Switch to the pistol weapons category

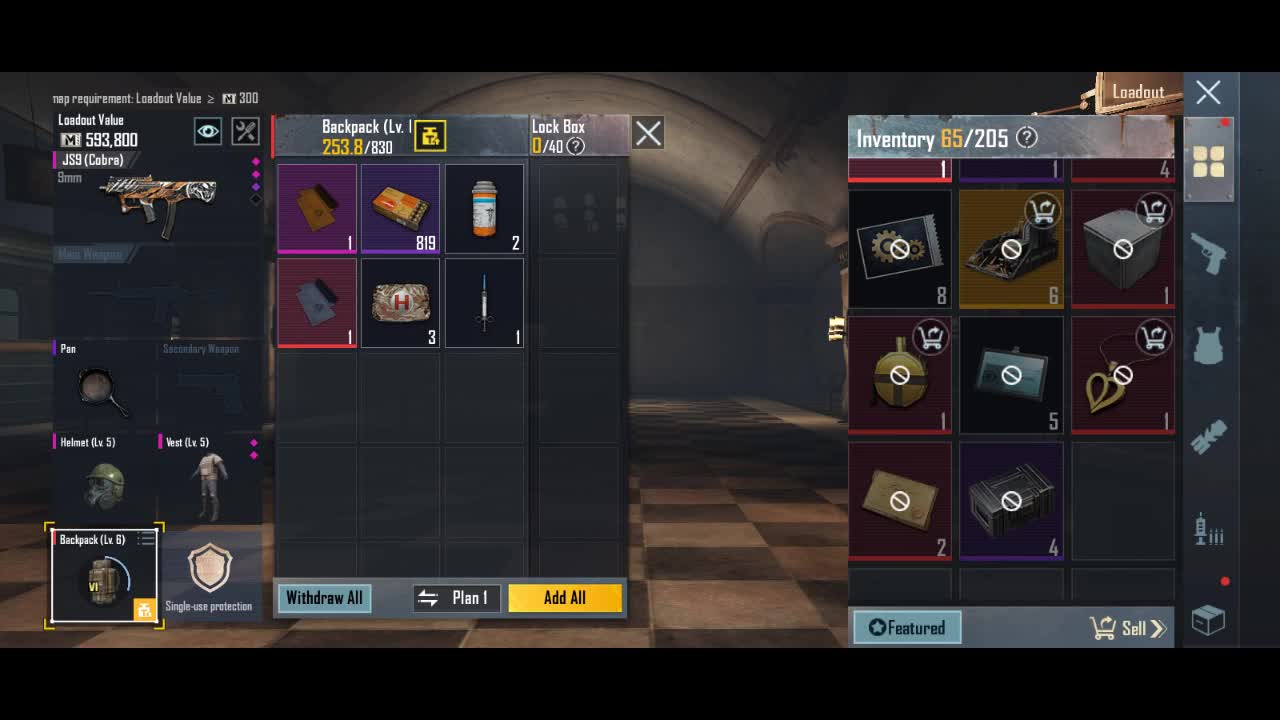1208,254
